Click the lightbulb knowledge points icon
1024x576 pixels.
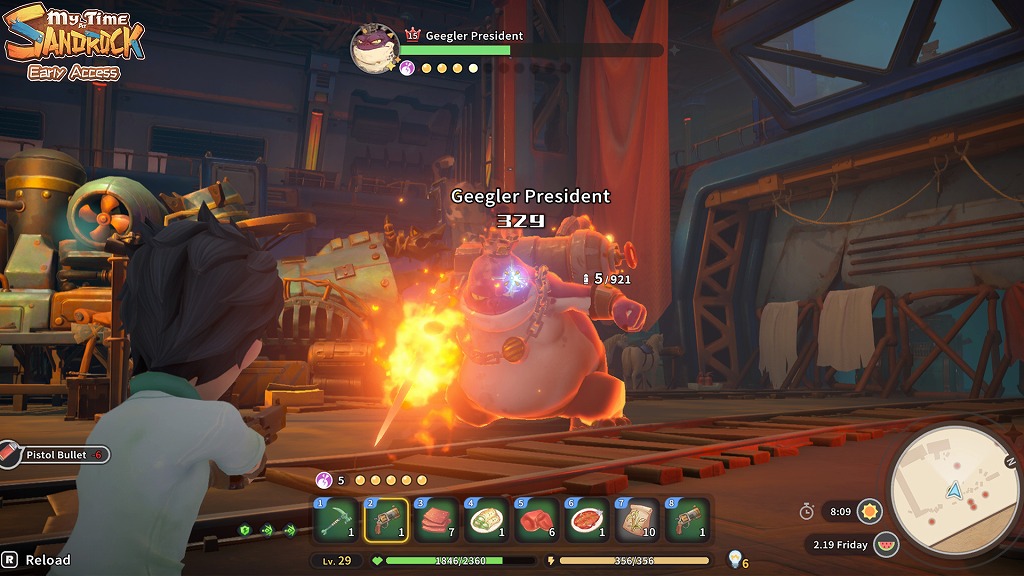(735, 559)
